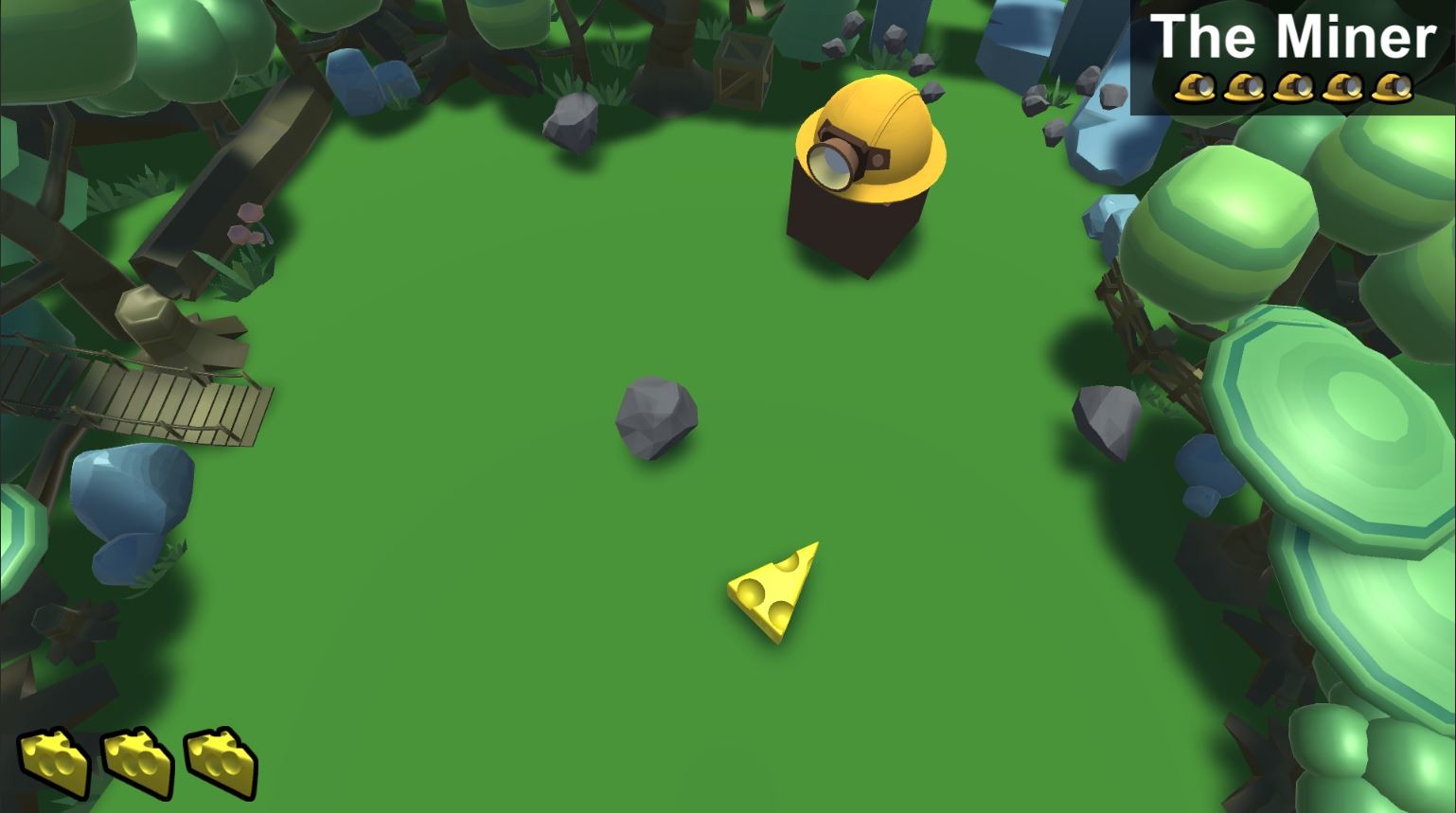The width and height of the screenshot is (1456, 813).
Task: Select the rightmost helmet icon in the banner
Action: coord(1392,88)
